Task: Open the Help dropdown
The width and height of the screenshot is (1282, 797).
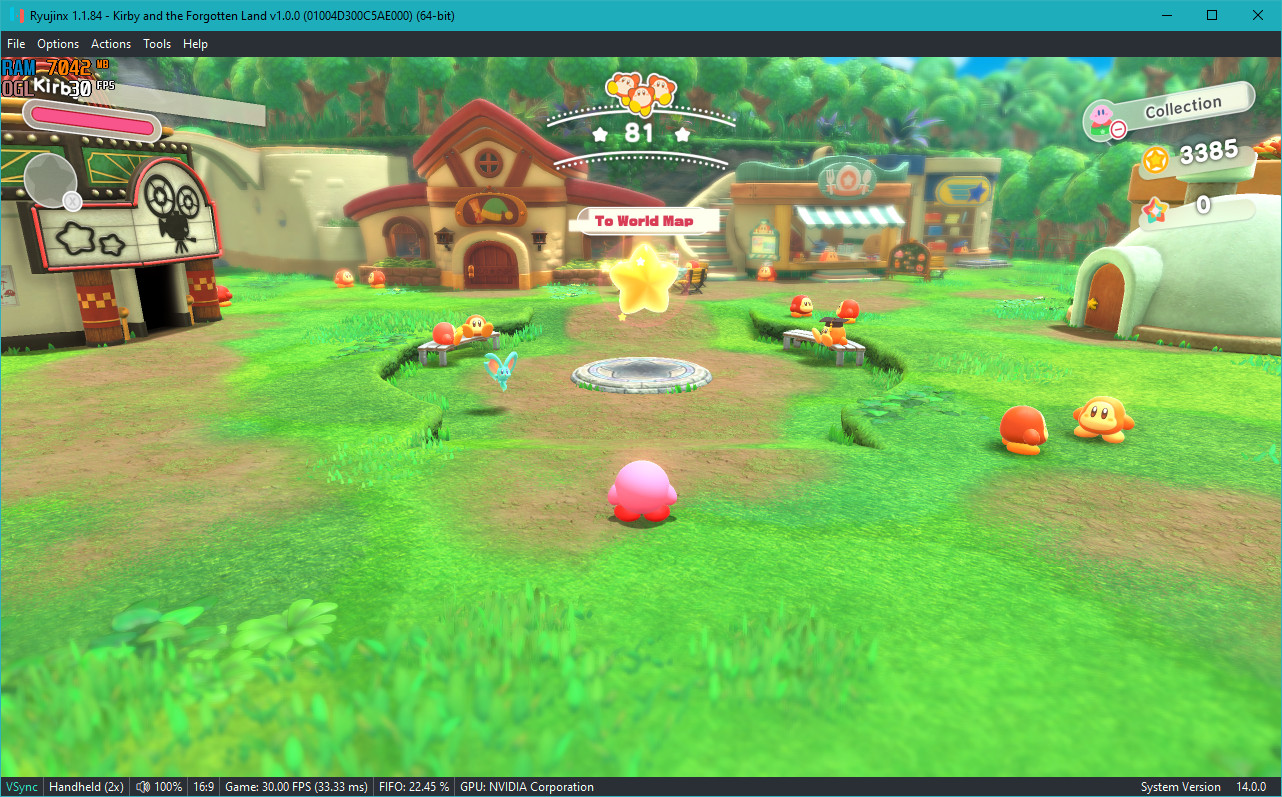Action: click(x=195, y=43)
